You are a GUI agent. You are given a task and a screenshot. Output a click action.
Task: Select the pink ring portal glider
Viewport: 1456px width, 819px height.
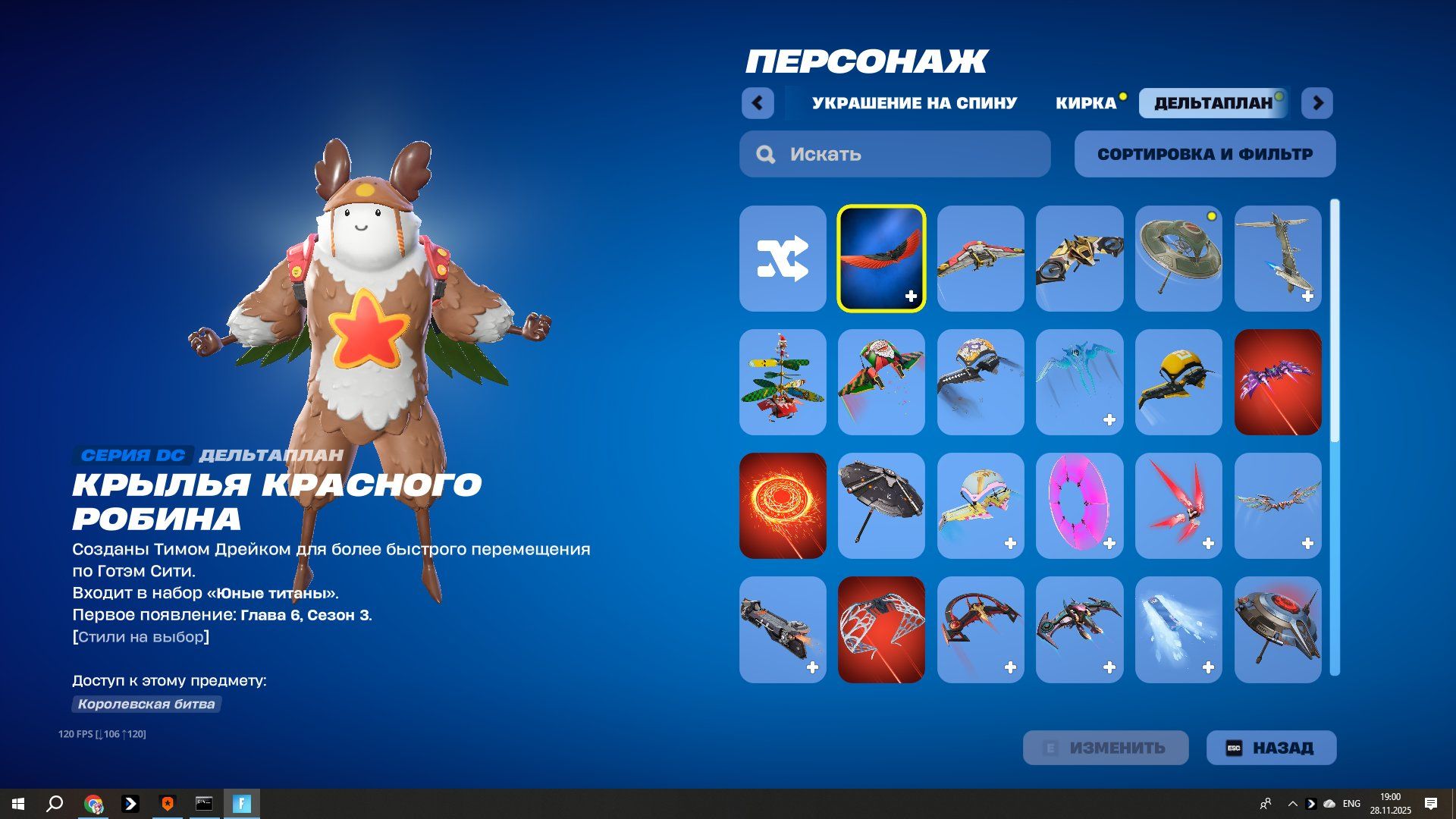(1079, 506)
